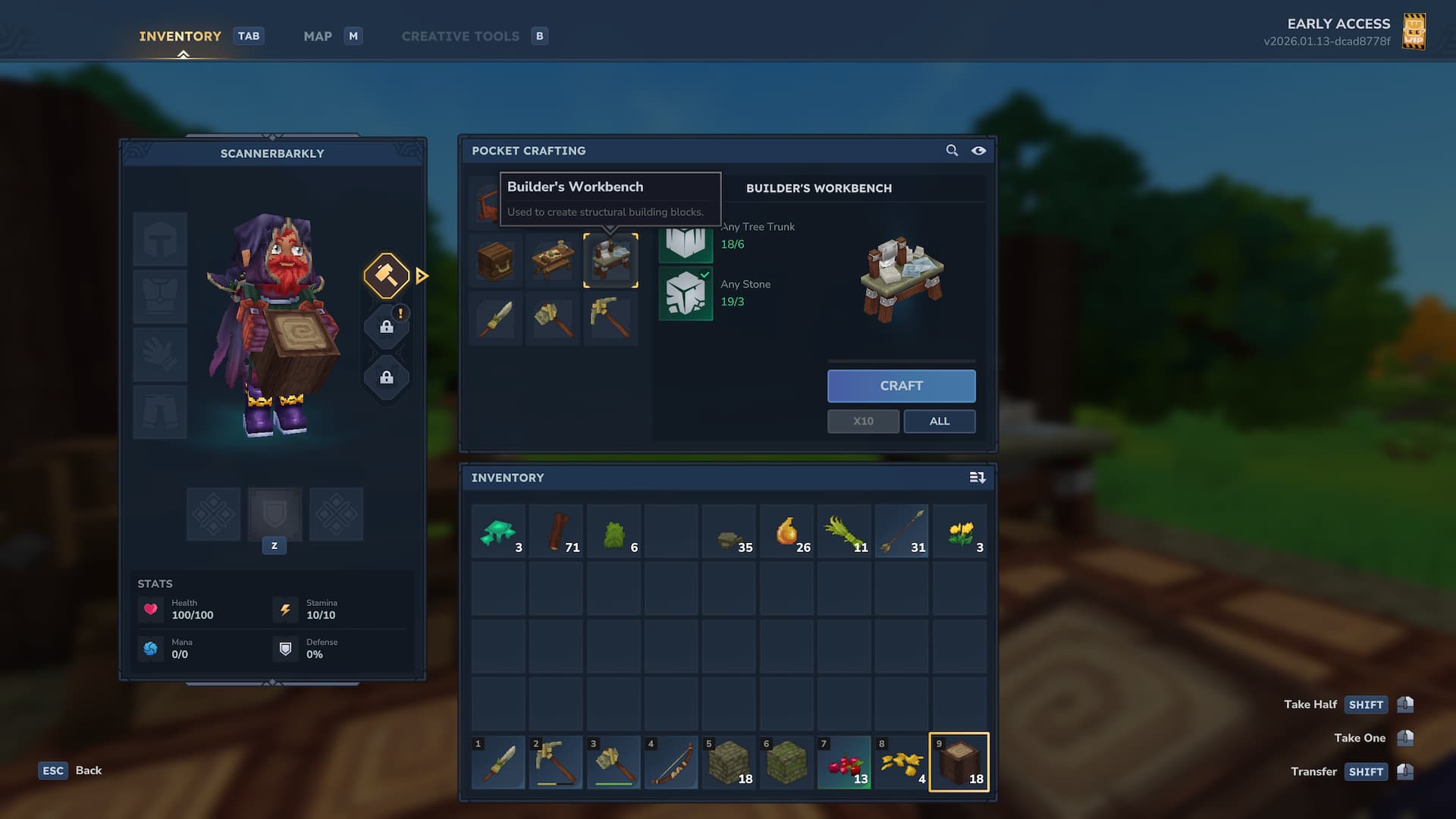Select the tree trunk stack of 71
This screenshot has width=1456, height=819.
pos(556,532)
